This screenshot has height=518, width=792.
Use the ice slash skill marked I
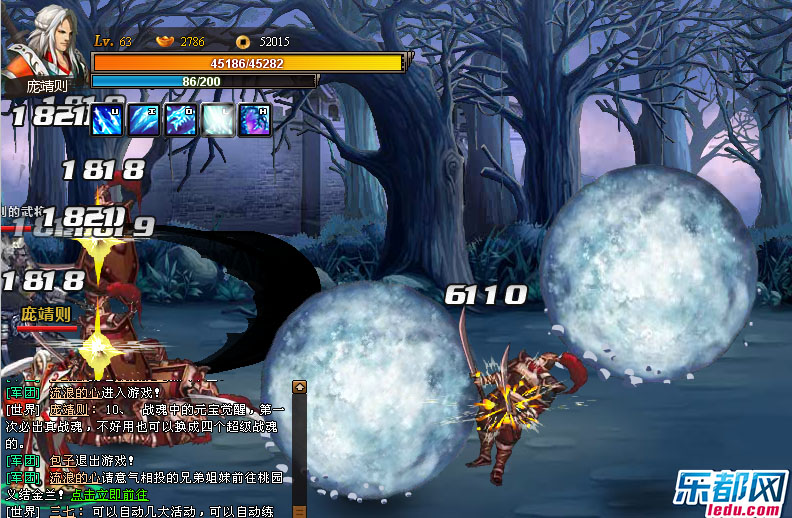pos(144,119)
